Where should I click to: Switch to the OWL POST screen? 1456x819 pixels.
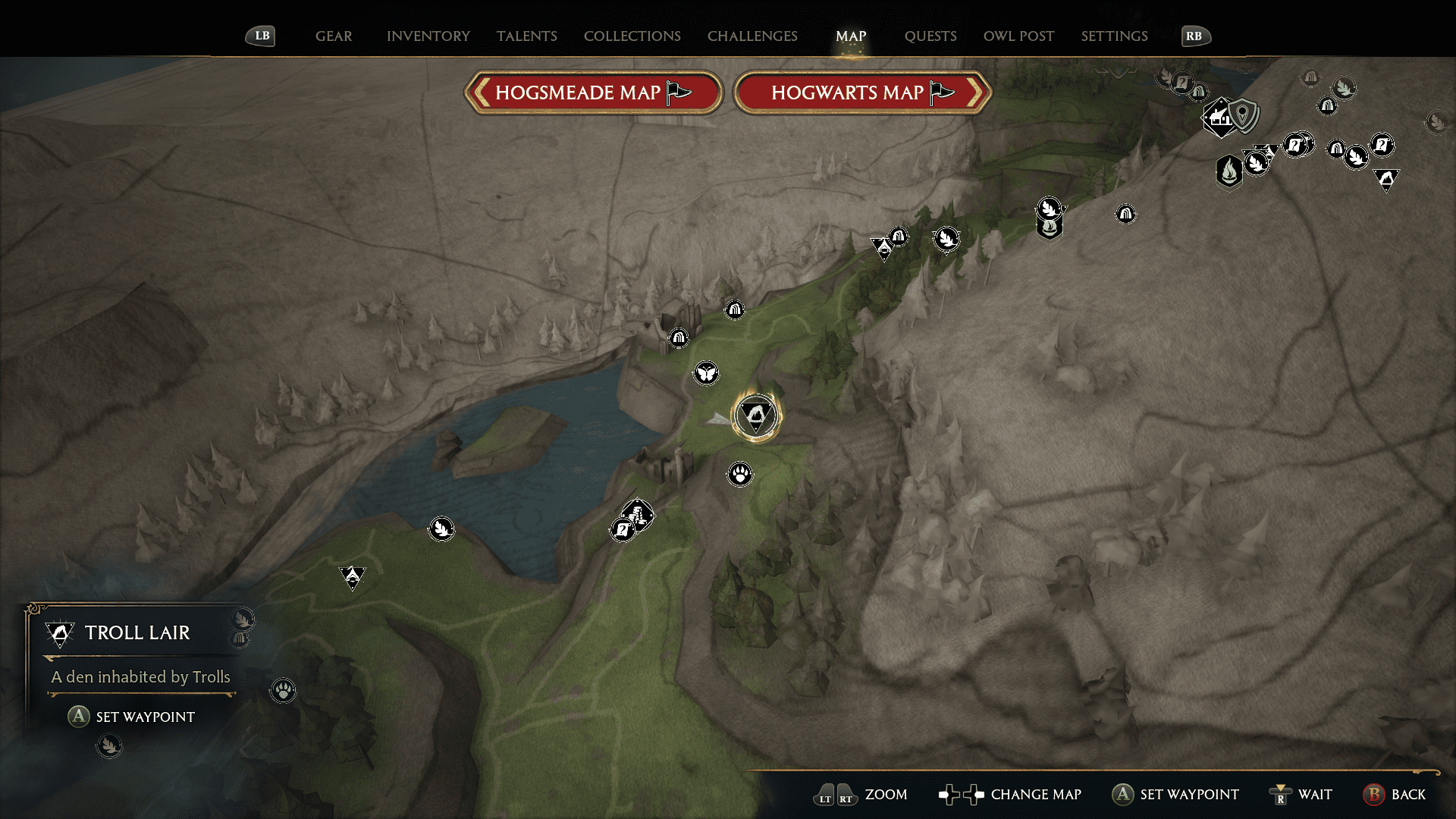(x=1018, y=36)
